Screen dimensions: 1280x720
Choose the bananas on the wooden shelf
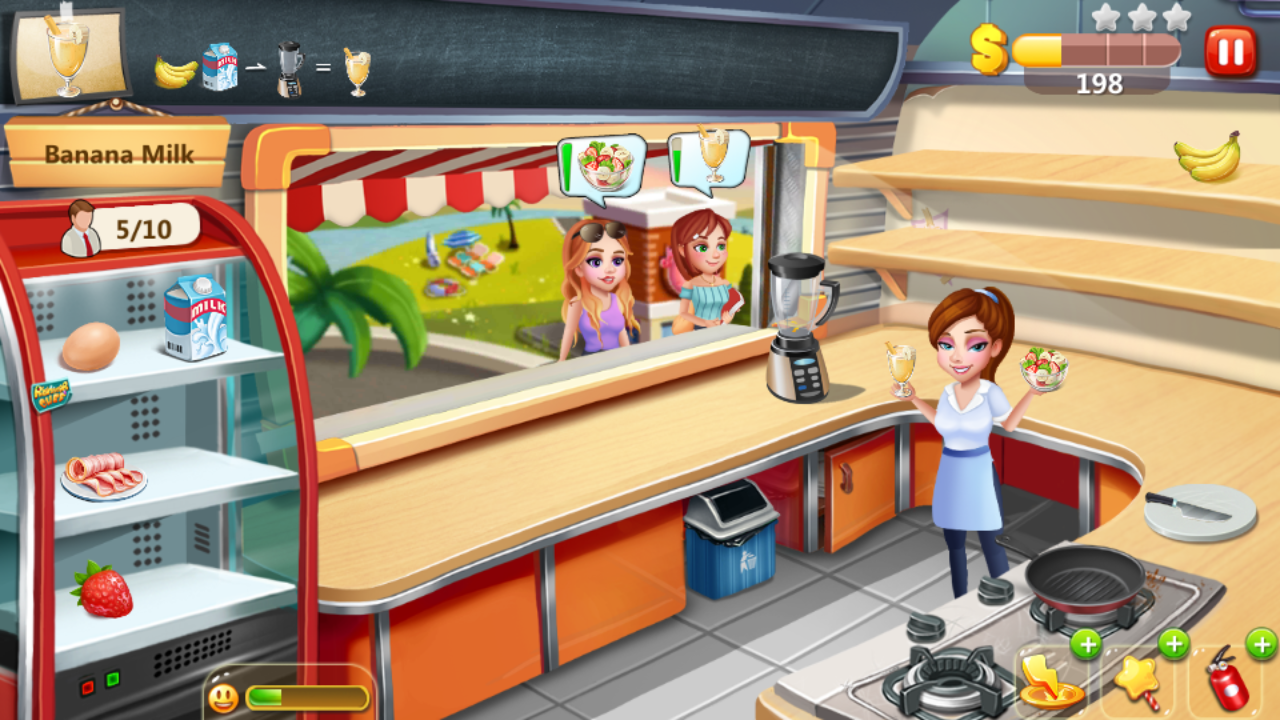point(1208,158)
